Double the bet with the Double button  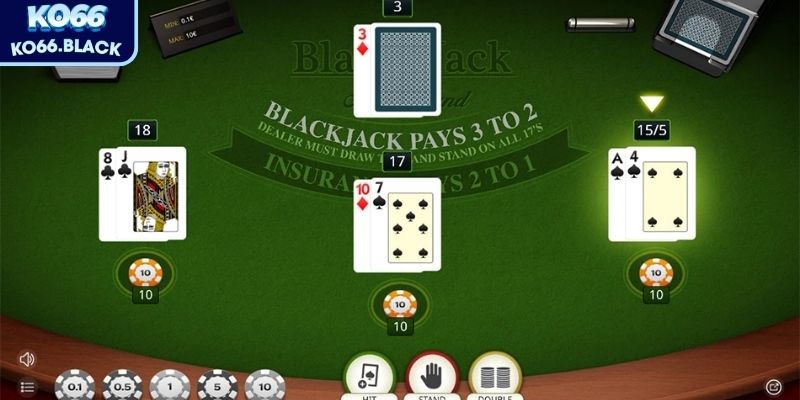[x=494, y=376]
